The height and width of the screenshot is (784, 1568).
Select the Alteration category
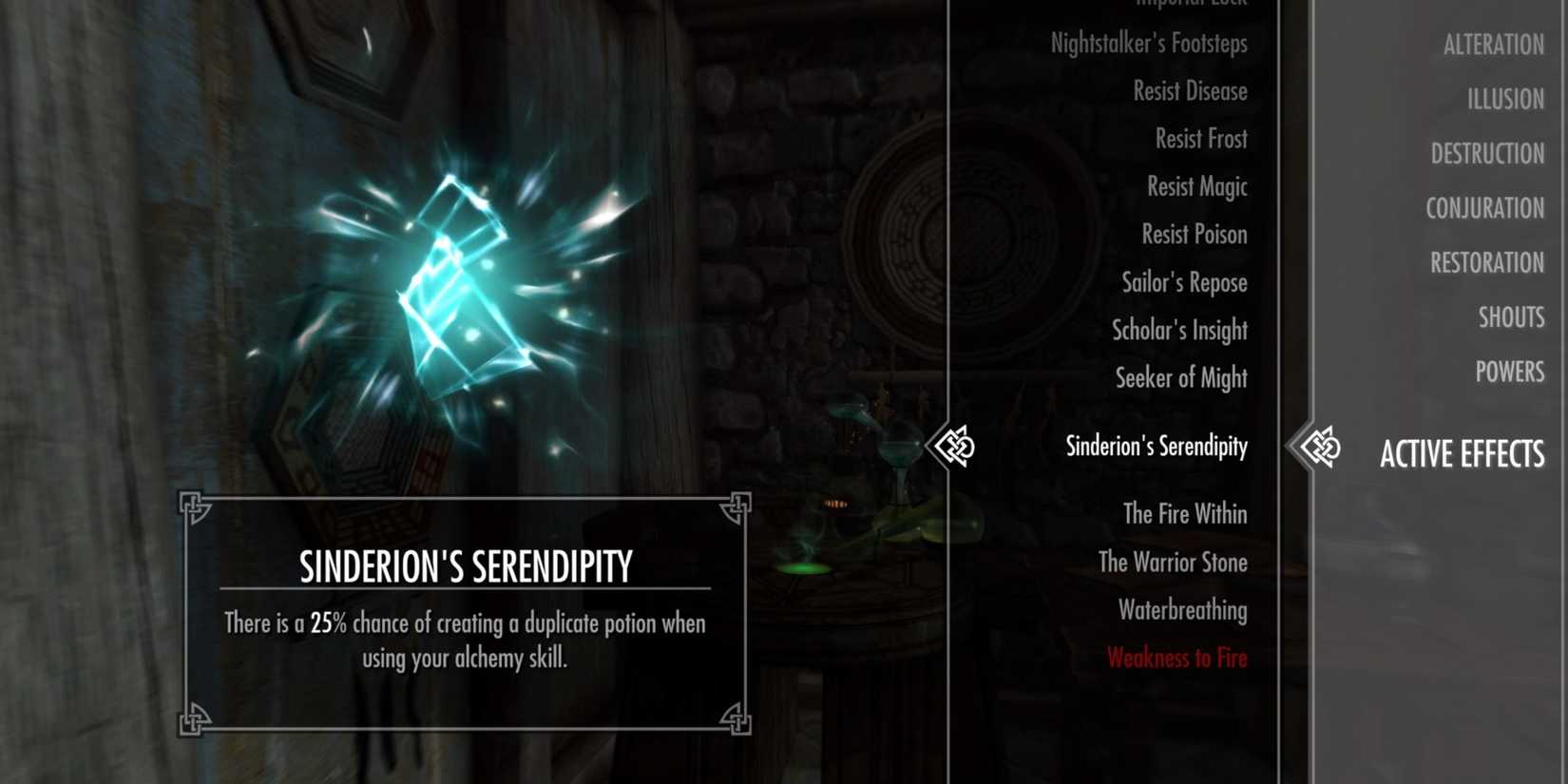pyautogui.click(x=1492, y=44)
